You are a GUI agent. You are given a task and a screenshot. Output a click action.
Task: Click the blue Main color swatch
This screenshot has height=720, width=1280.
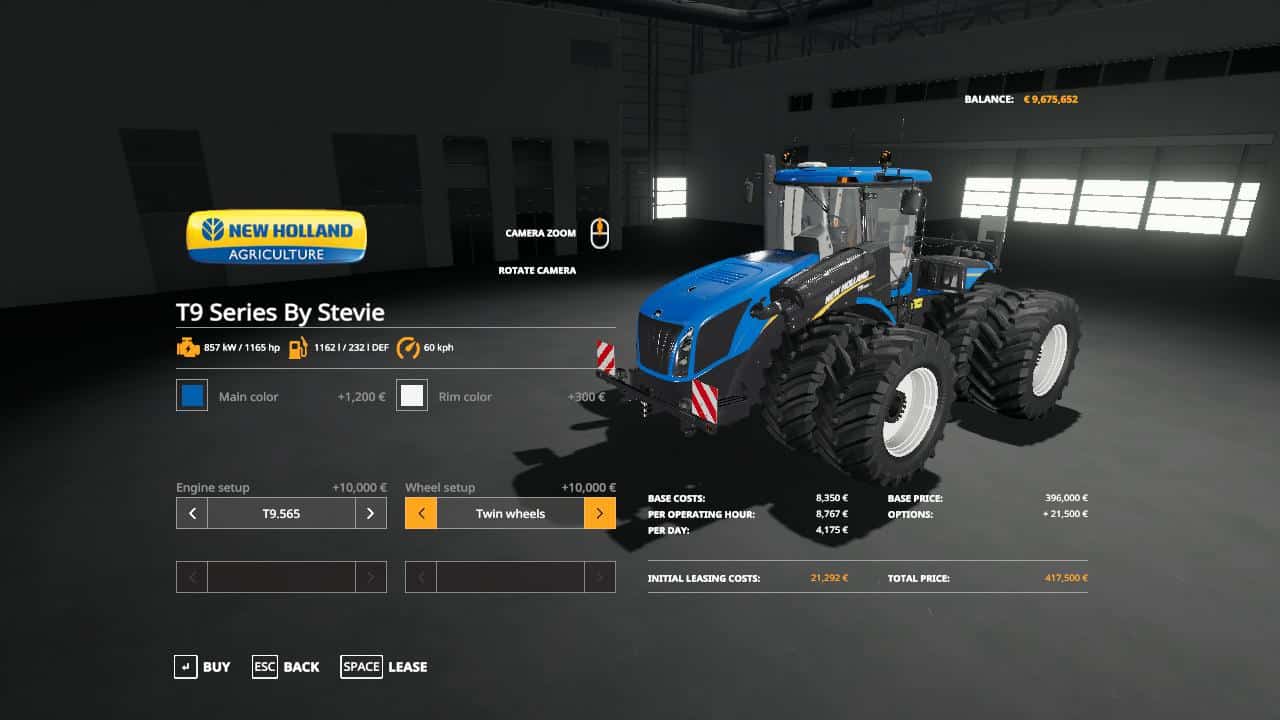[192, 396]
